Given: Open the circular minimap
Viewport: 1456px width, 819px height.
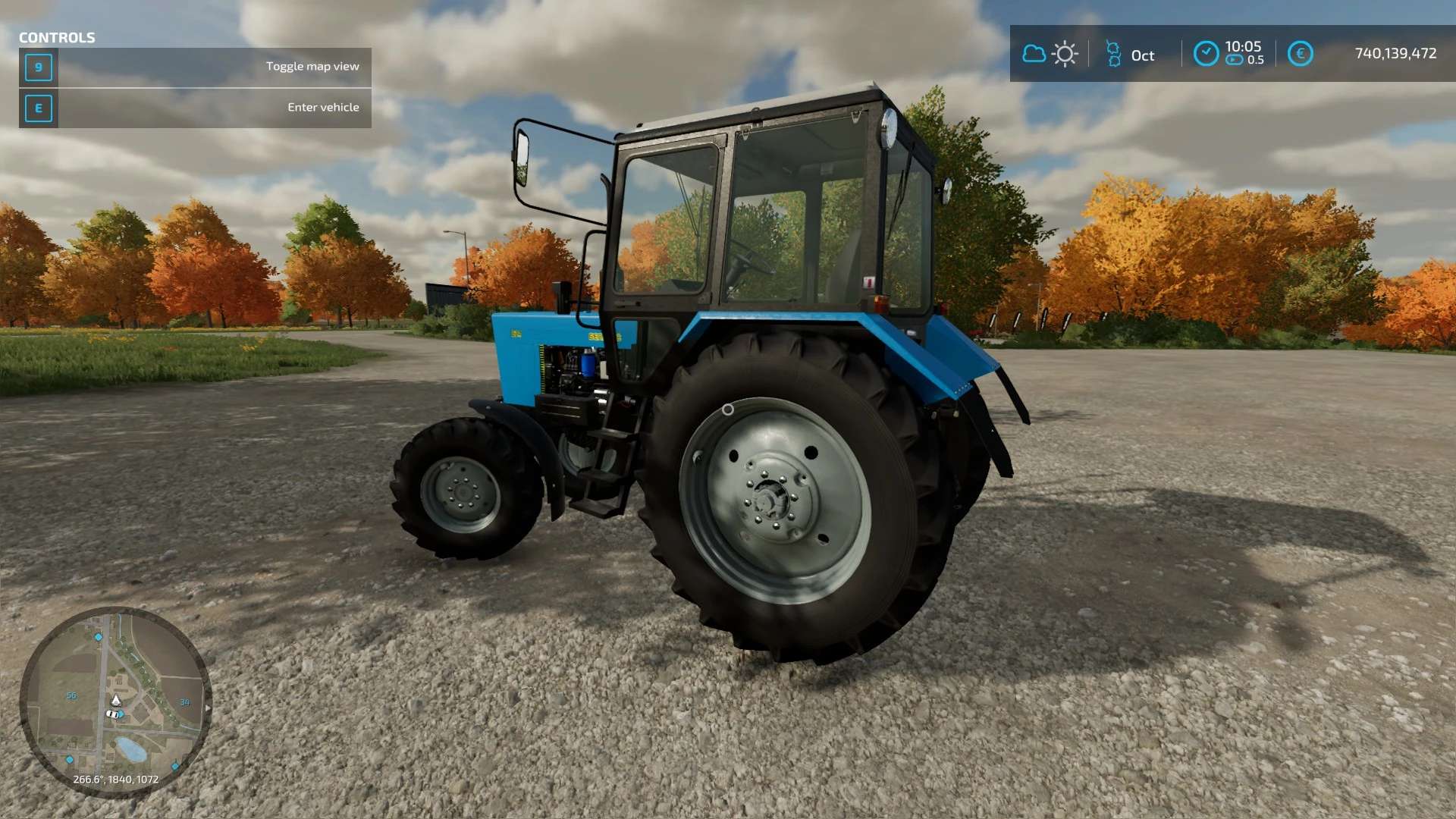Looking at the screenshot, I should click(x=115, y=701).
